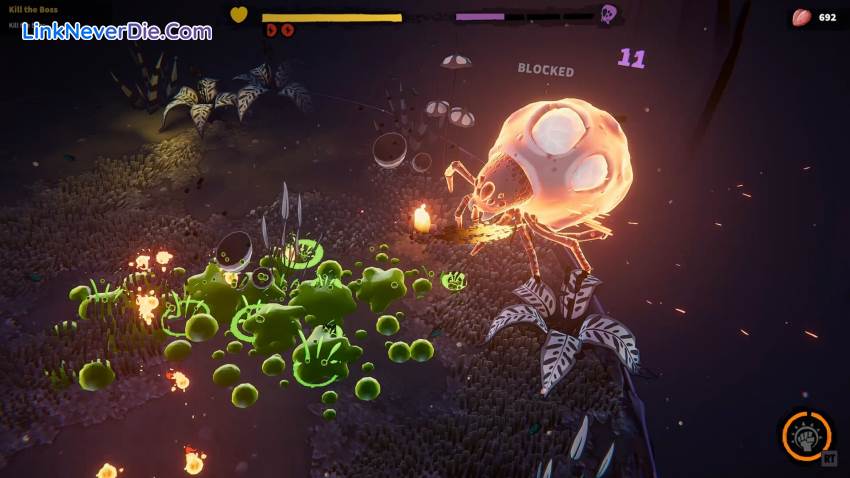This screenshot has width=850, height=478.
Task: Open the LinkNeverDie.Com watermark link
Action: (x=118, y=31)
